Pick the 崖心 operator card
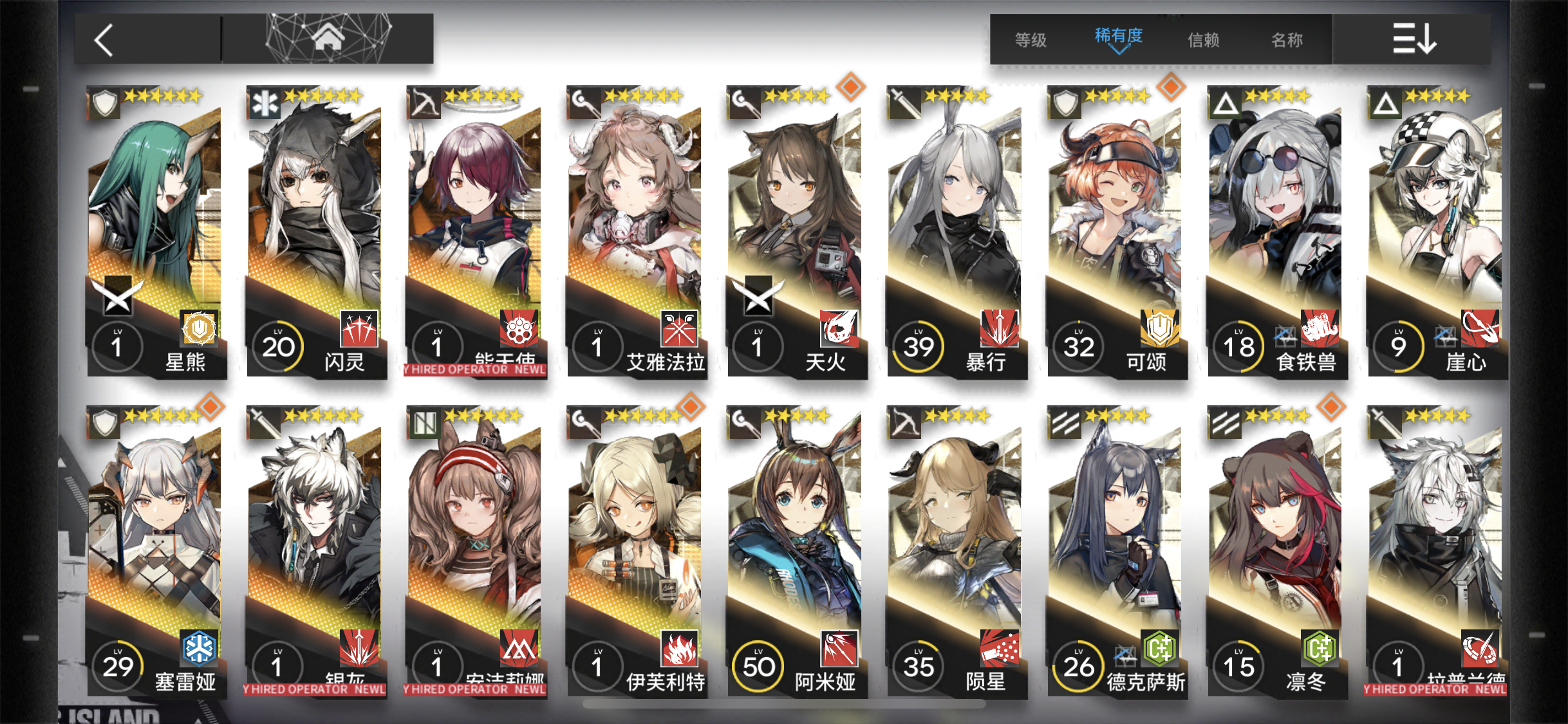 [x=1436, y=232]
